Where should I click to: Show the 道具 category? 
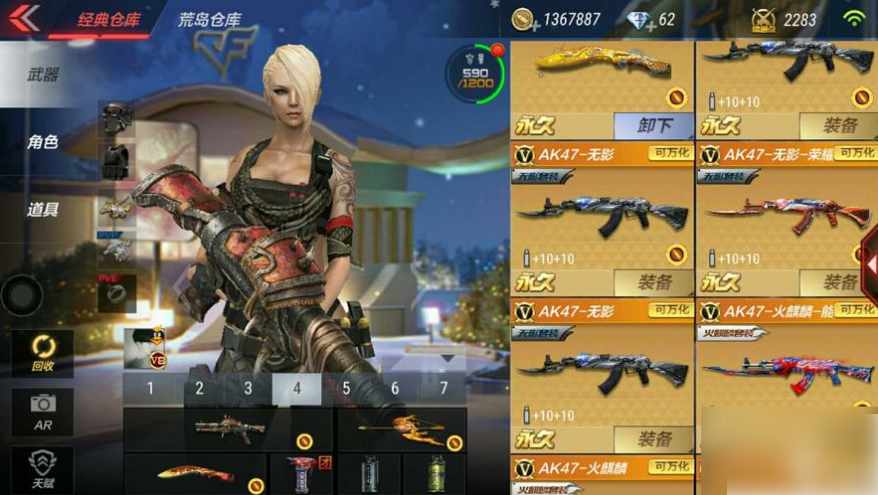[x=42, y=209]
